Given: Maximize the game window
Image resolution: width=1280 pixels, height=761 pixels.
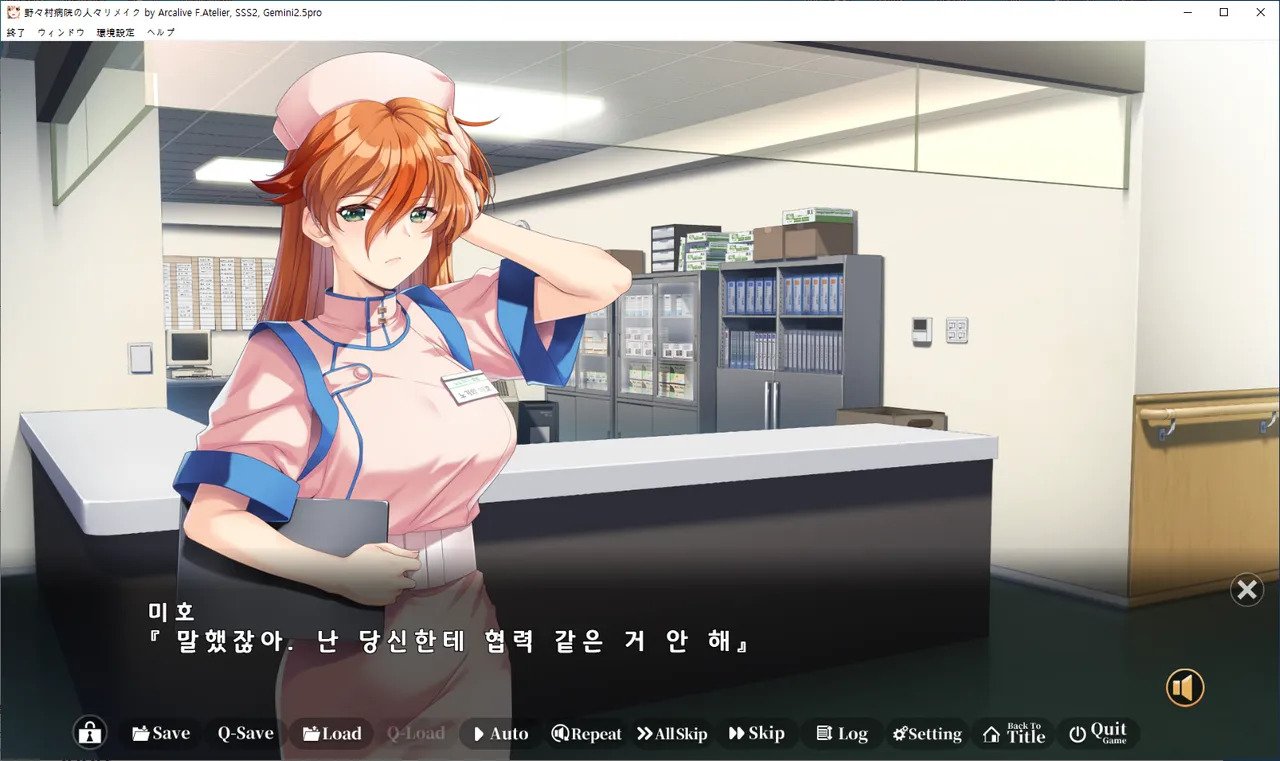Looking at the screenshot, I should pos(1223,12).
